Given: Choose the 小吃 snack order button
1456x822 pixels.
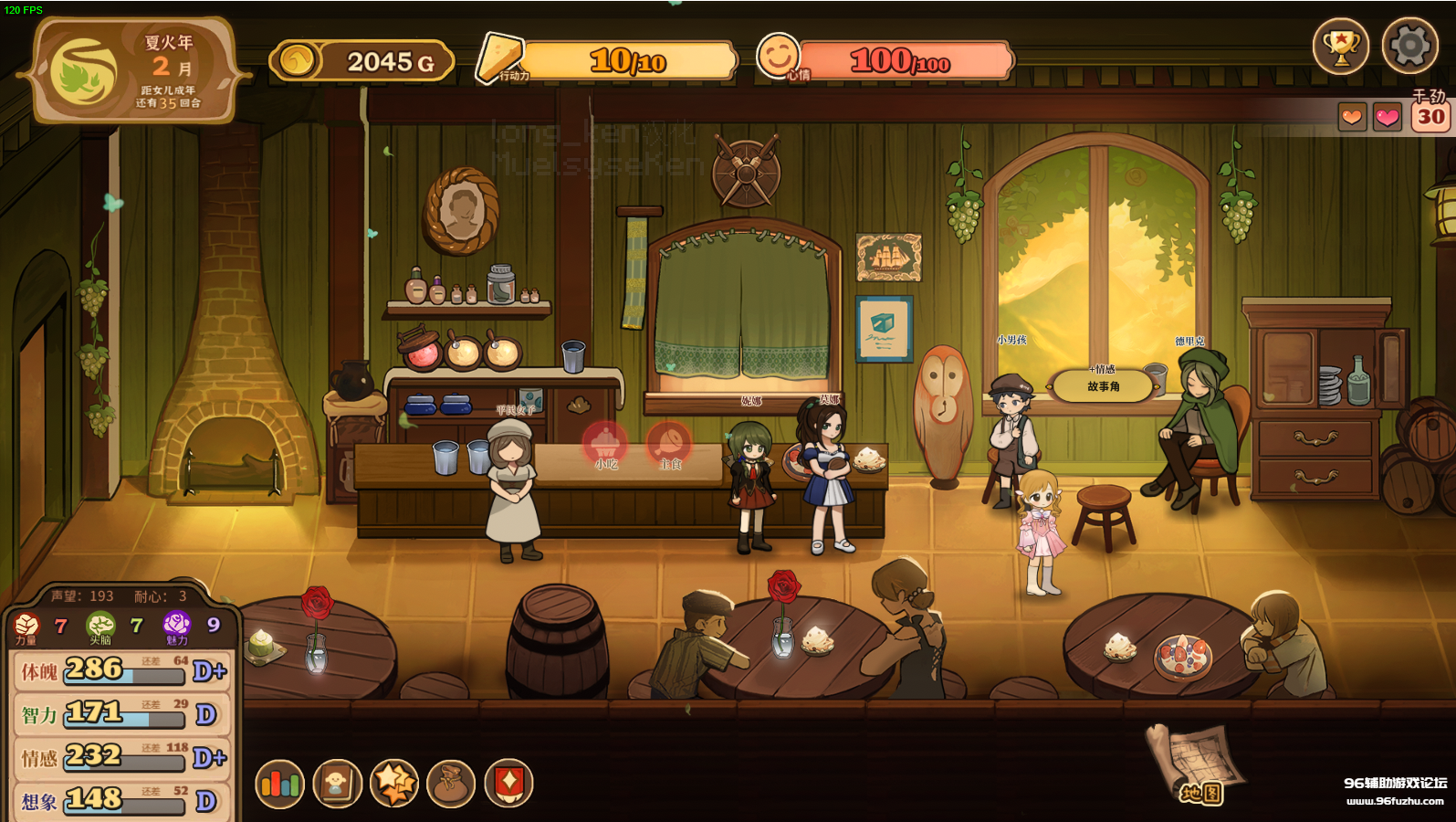Looking at the screenshot, I should (605, 446).
